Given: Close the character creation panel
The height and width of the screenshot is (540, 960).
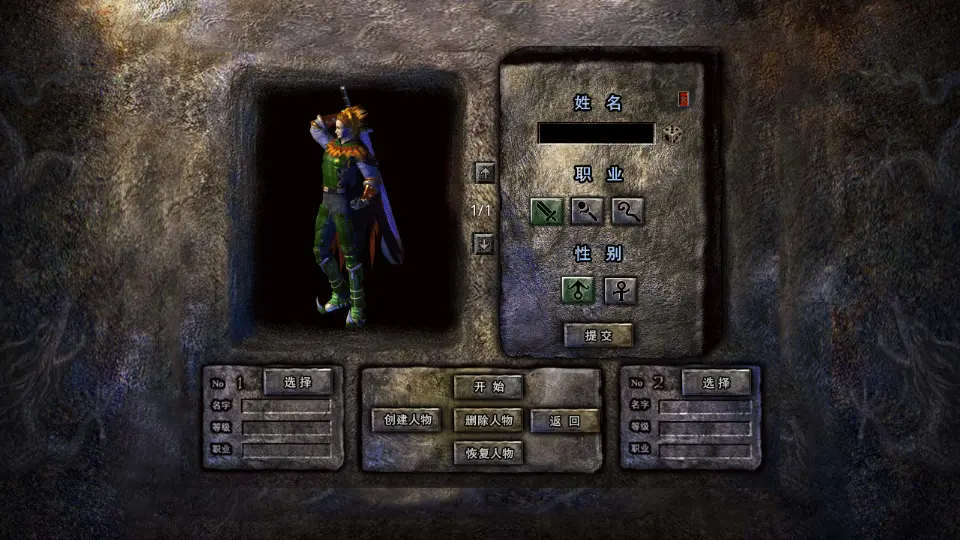Looking at the screenshot, I should [x=684, y=99].
